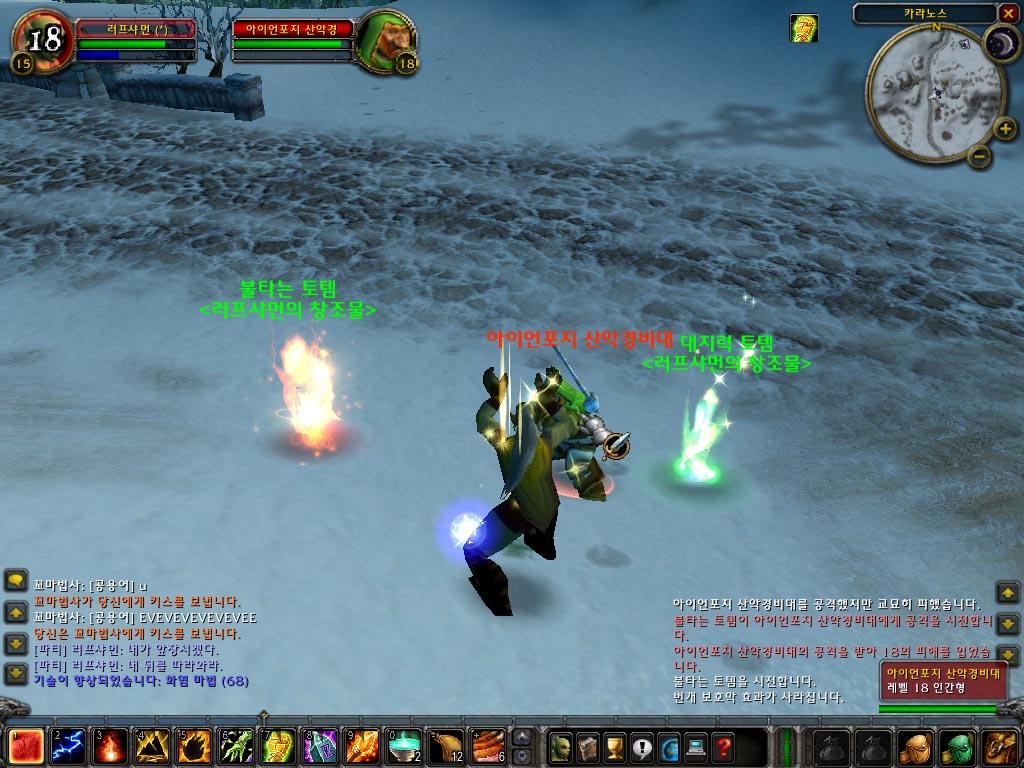This screenshot has width=1024, height=768.
Task: Zoom out the minimap with the minus button
Action: [x=979, y=155]
